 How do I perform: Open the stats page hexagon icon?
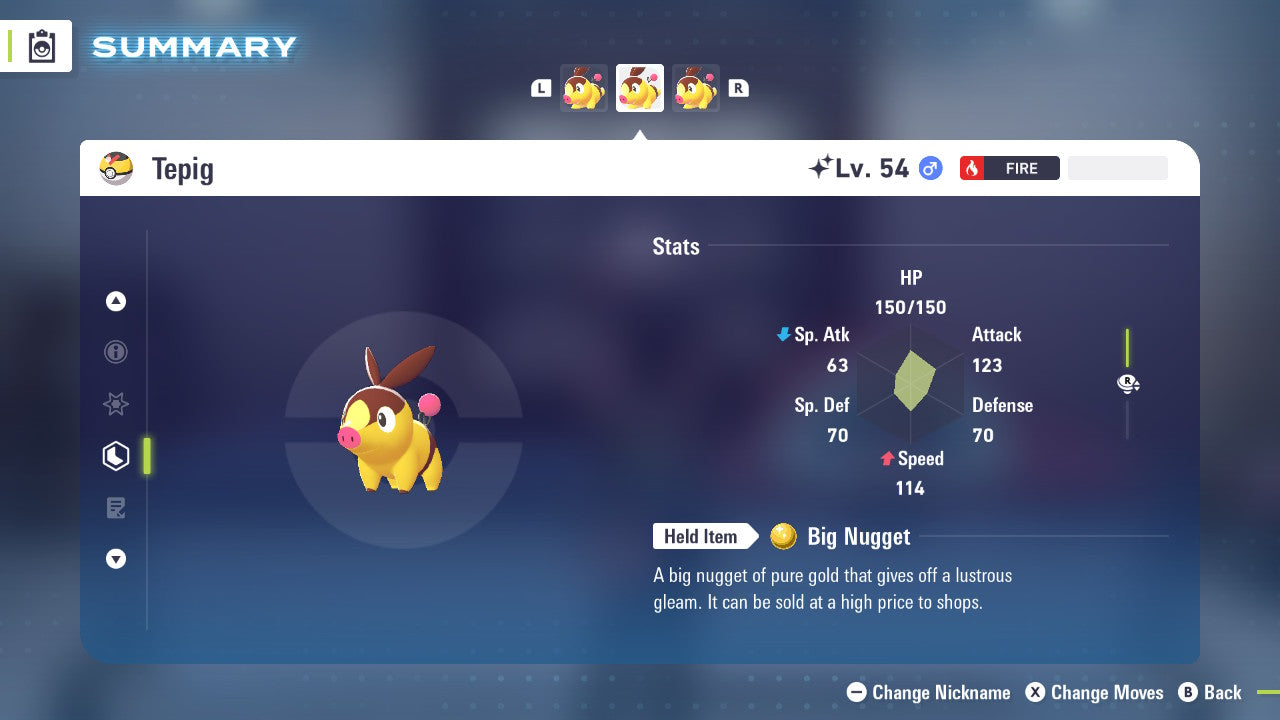115,456
